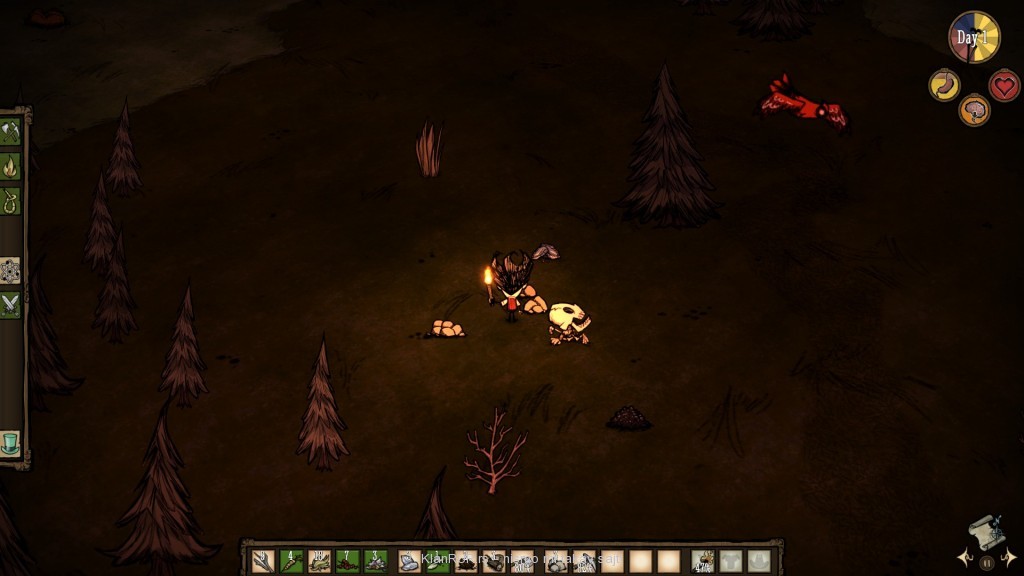Open the Survival crafting tab with rope icon
Image resolution: width=1024 pixels, height=576 pixels.
point(10,200)
